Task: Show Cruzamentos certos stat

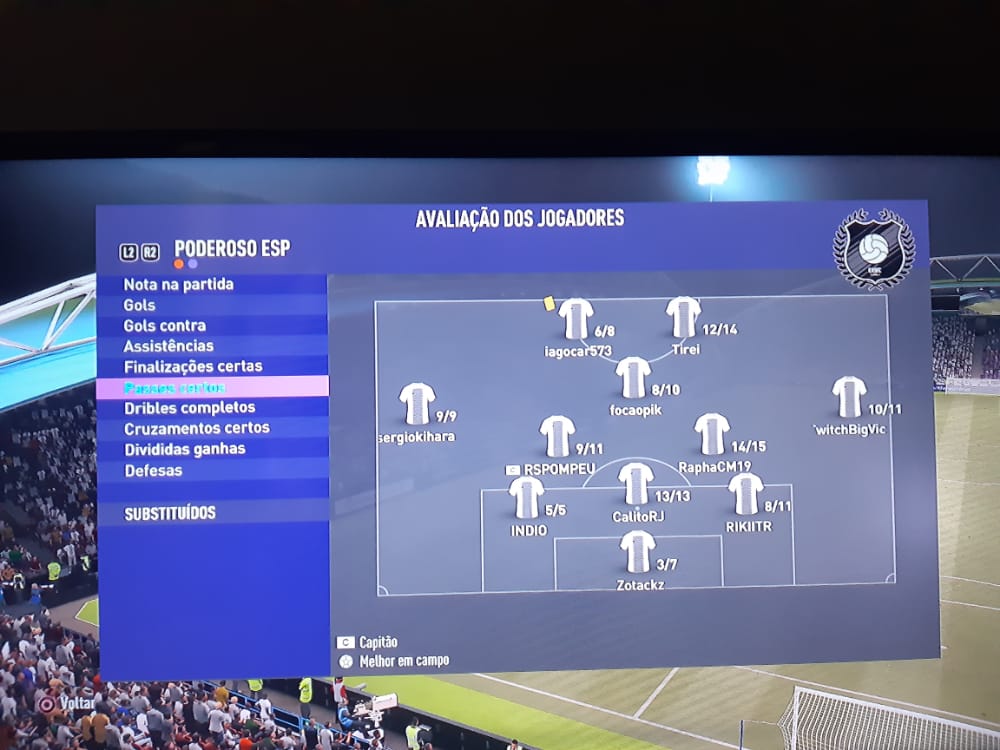Action: point(197,428)
